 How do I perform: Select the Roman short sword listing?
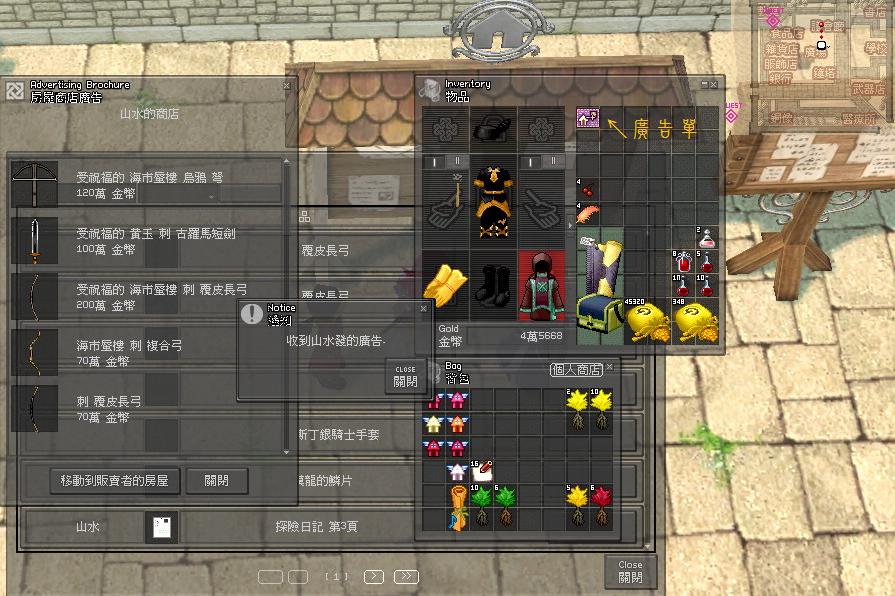[x=150, y=240]
